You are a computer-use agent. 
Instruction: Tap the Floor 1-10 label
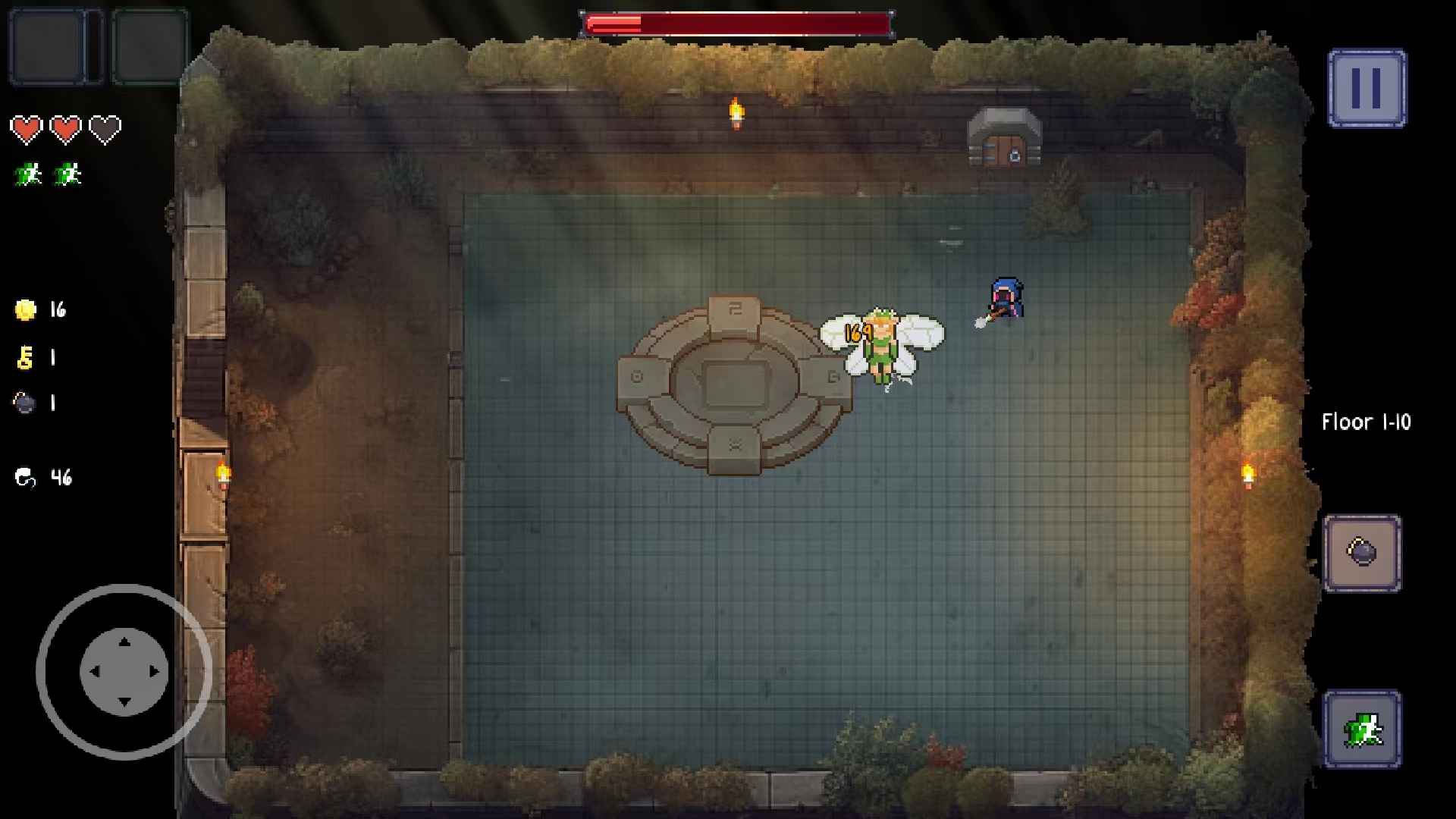1365,422
